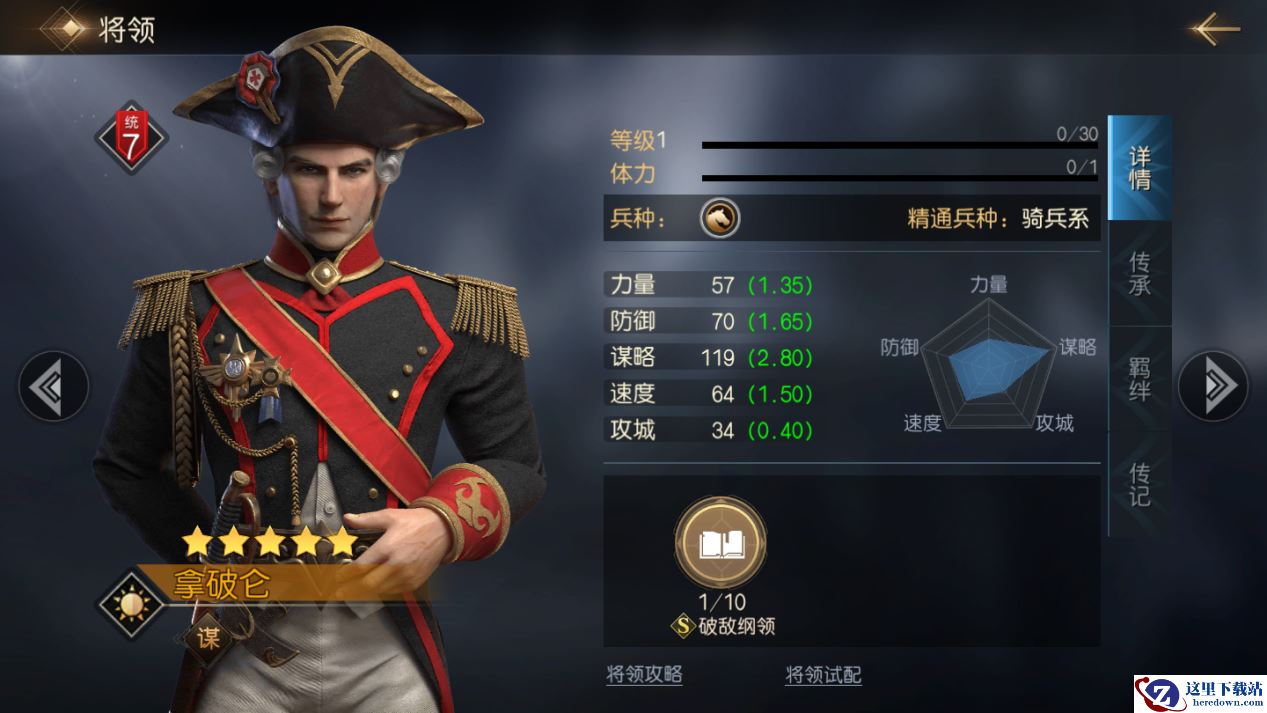This screenshot has height=713, width=1267.
Task: Select the 羁绊 bonds tab
Action: [x=1139, y=378]
